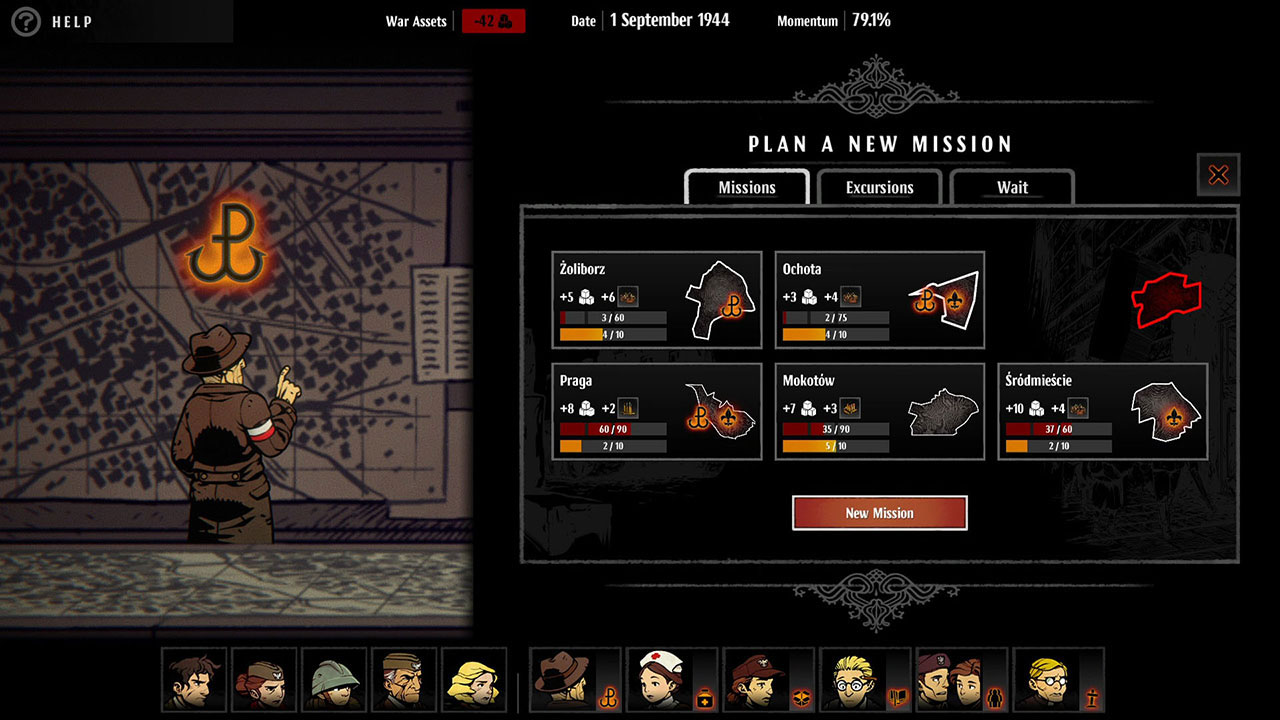Open the Wait tab
The width and height of the screenshot is (1280, 720).
(1012, 188)
